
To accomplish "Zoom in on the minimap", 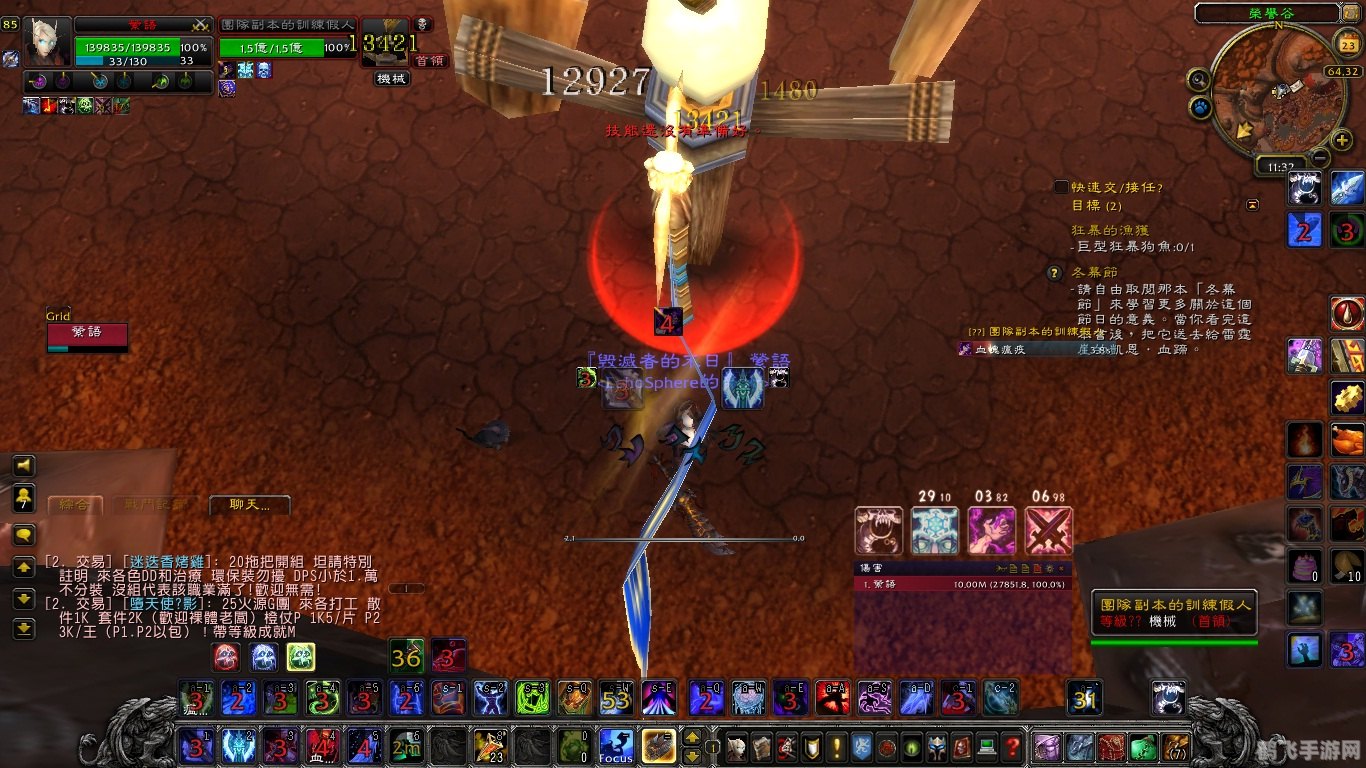I will (1342, 140).
